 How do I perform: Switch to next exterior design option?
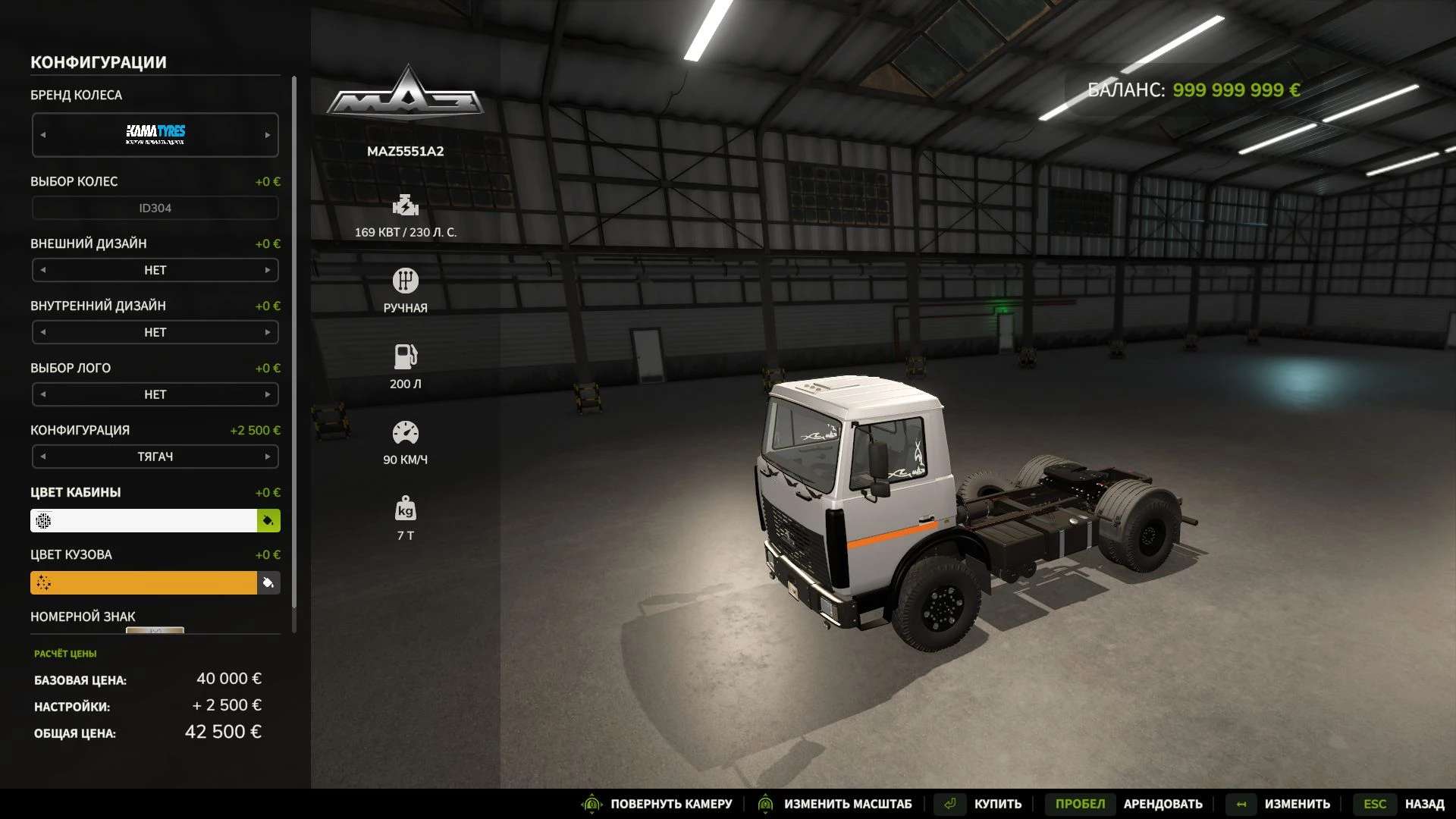(268, 270)
